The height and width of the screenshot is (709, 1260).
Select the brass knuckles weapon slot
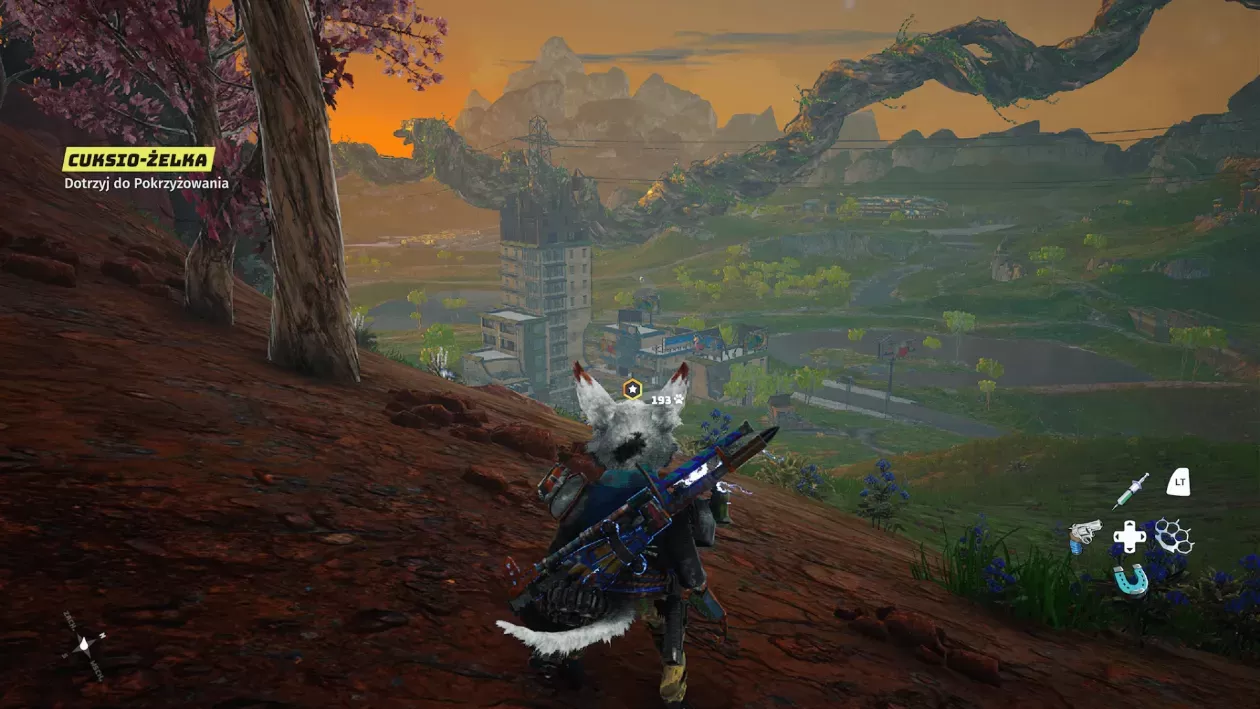coord(1174,536)
